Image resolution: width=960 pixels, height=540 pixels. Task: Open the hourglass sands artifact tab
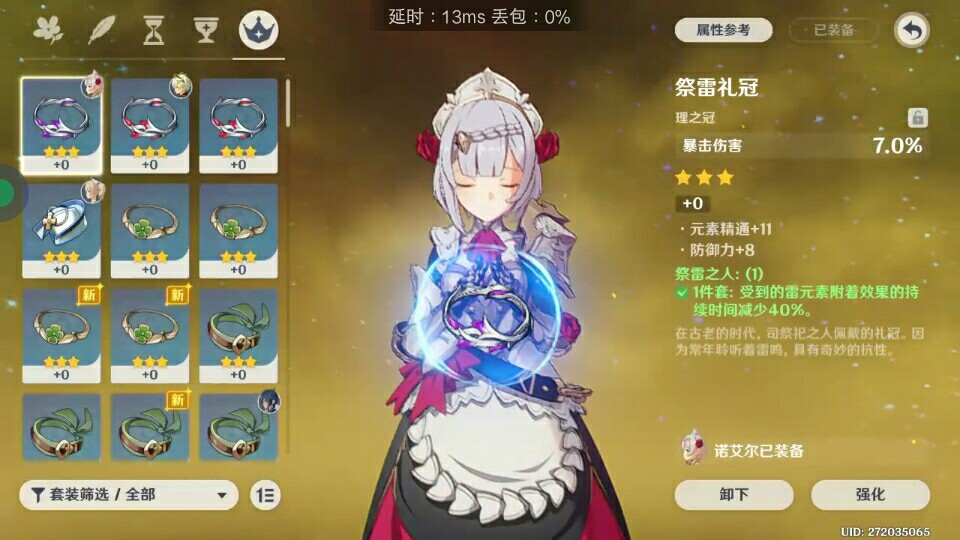tap(153, 30)
